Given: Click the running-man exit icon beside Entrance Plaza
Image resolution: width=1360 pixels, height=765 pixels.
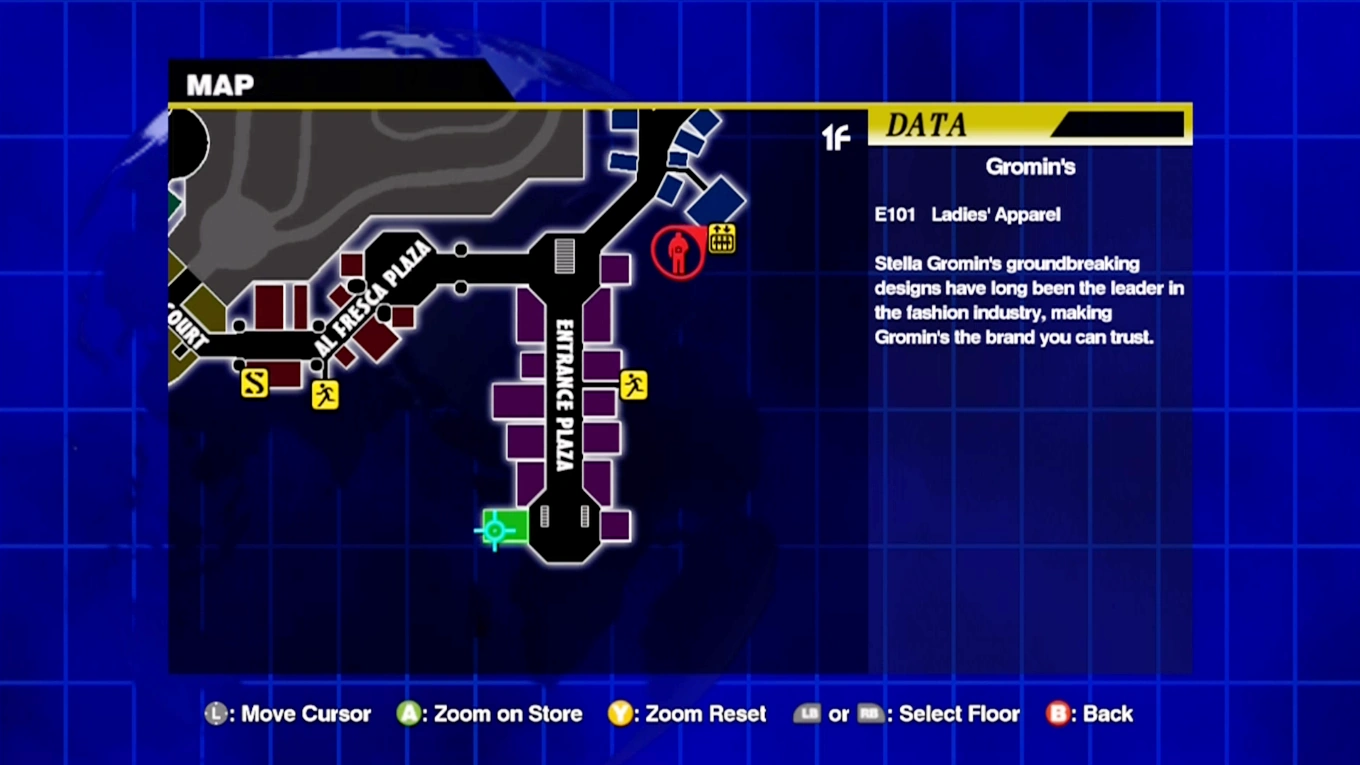Looking at the screenshot, I should pyautogui.click(x=633, y=385).
